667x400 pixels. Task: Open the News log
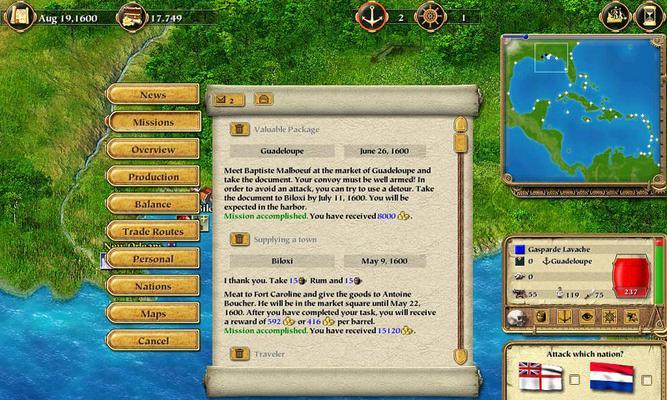pos(152,95)
